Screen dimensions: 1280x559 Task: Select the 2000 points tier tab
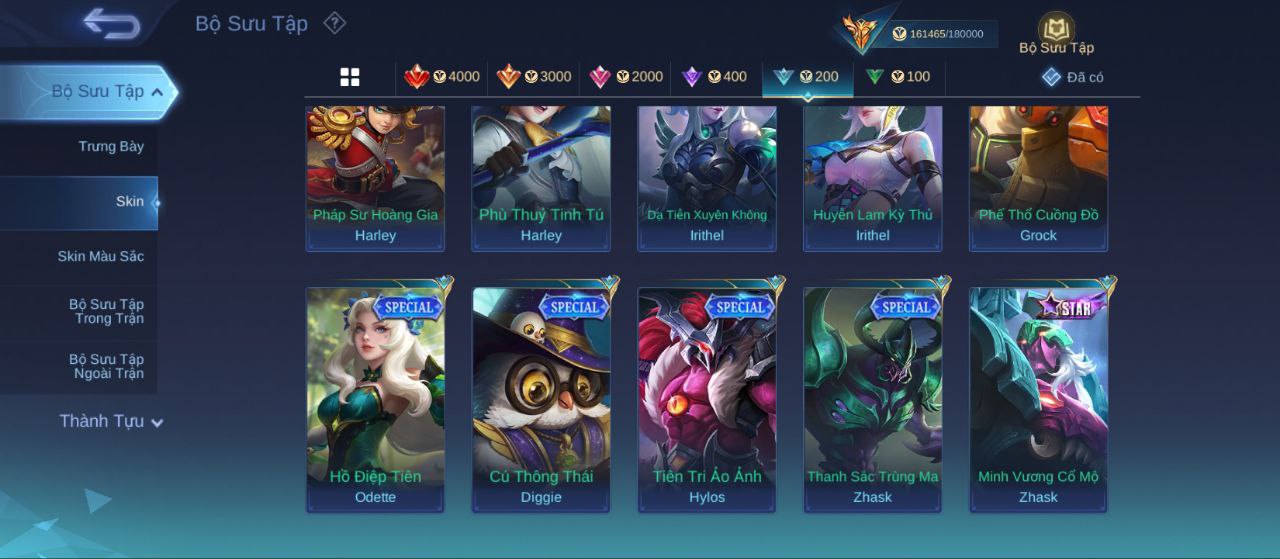pos(626,77)
